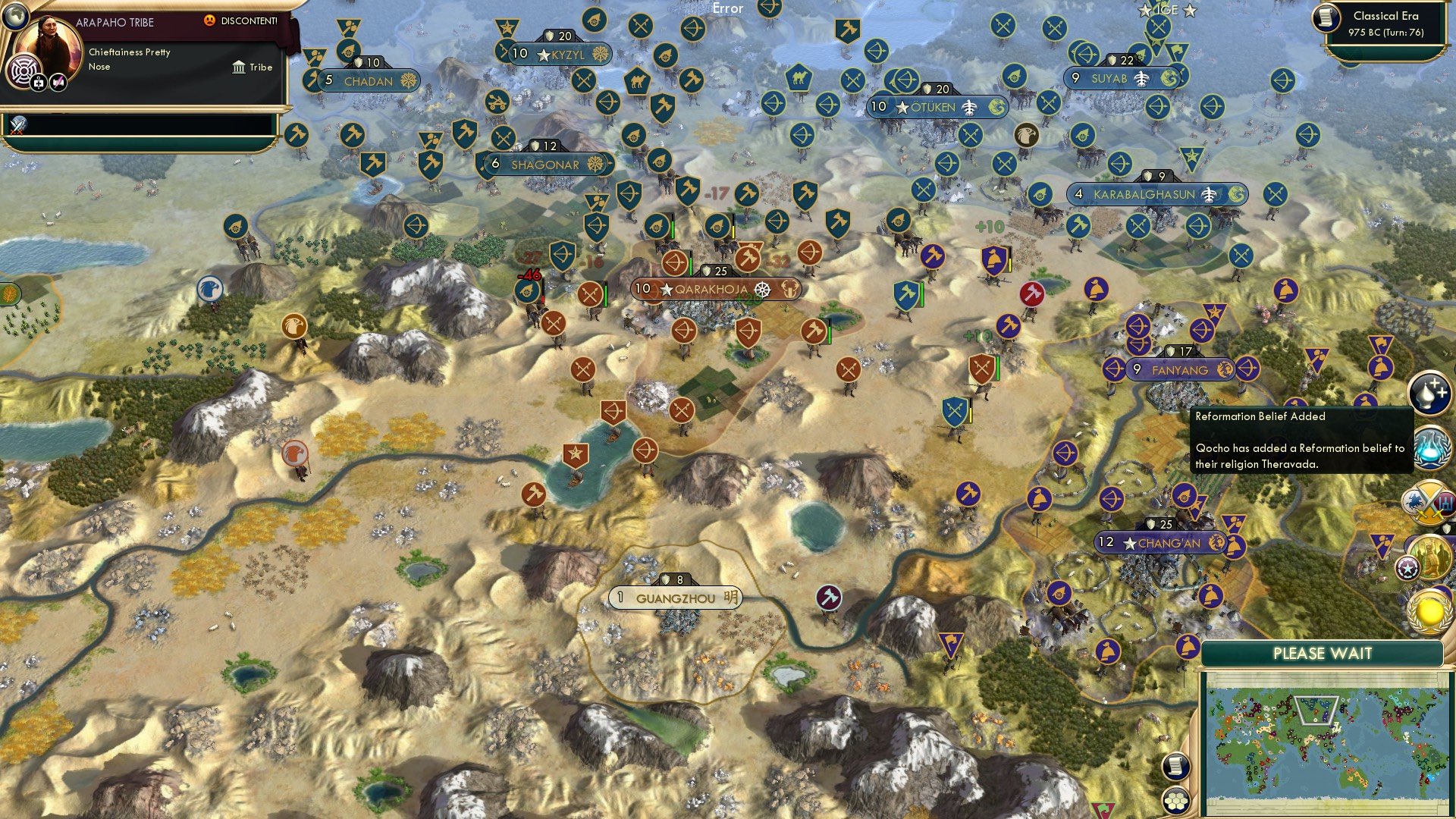This screenshot has width=1456, height=819.
Task: Click the DISCONTENT unhappy face icon
Action: tap(209, 21)
